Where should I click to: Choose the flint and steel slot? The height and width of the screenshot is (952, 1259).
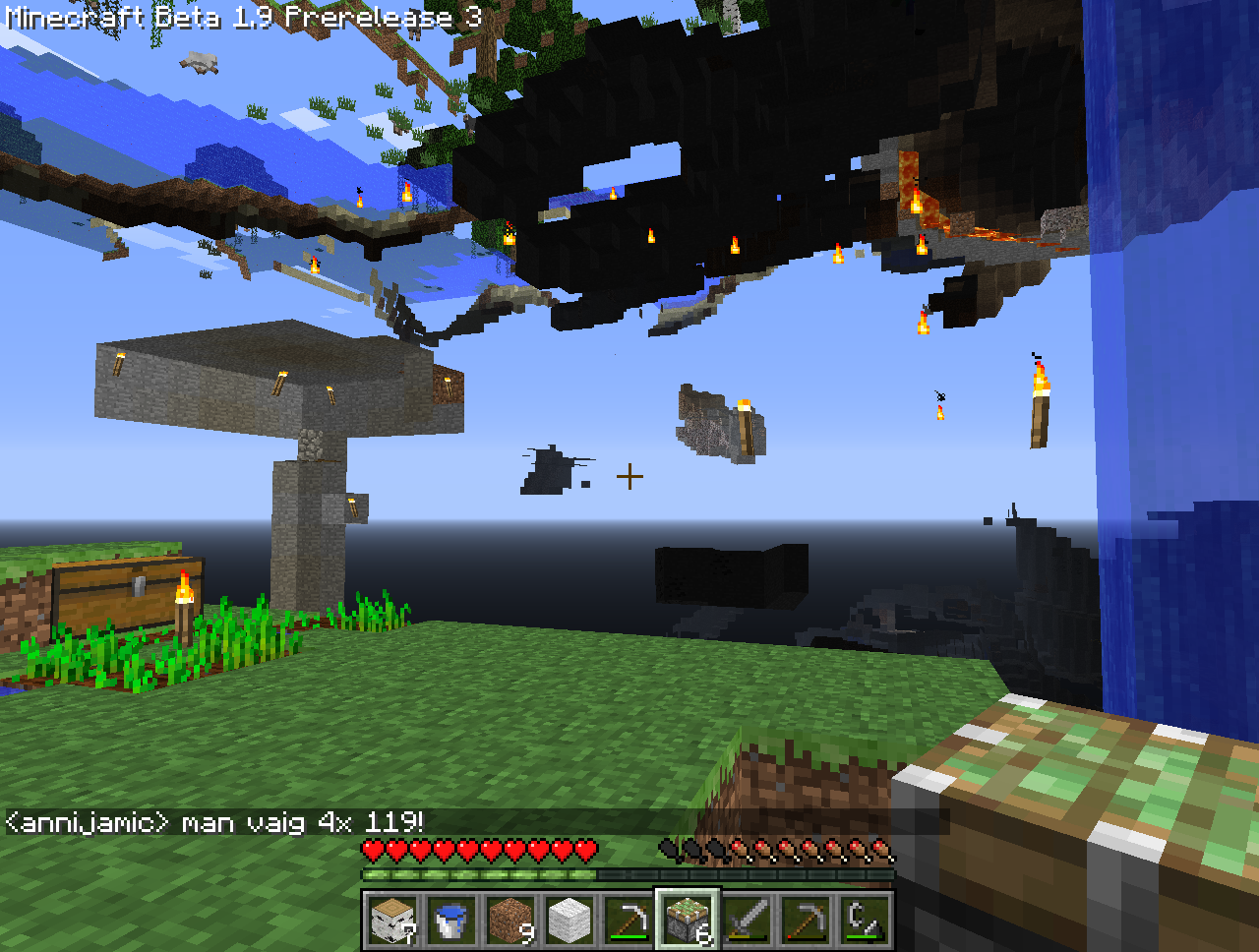click(865, 921)
